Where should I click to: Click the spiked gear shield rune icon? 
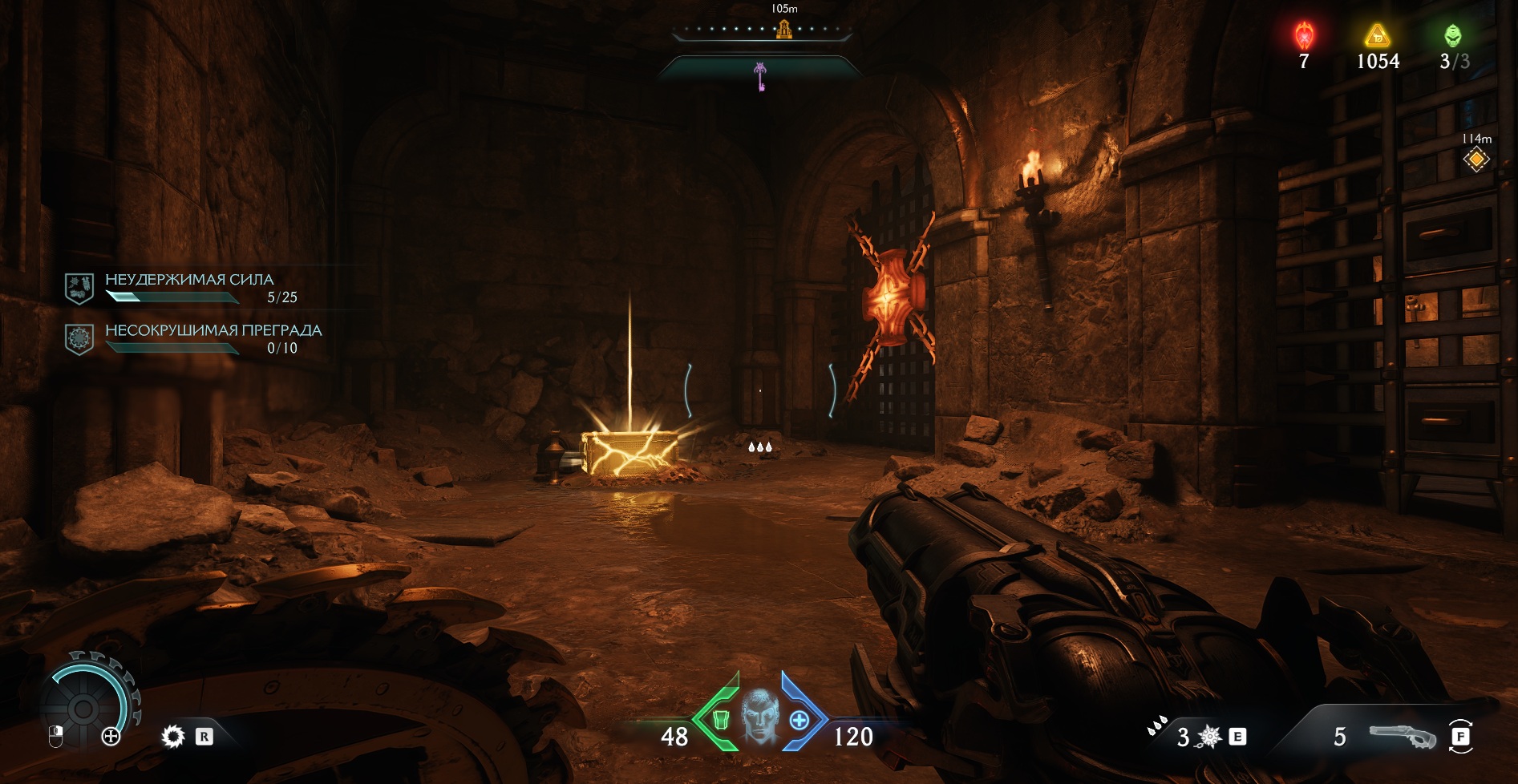tap(172, 736)
